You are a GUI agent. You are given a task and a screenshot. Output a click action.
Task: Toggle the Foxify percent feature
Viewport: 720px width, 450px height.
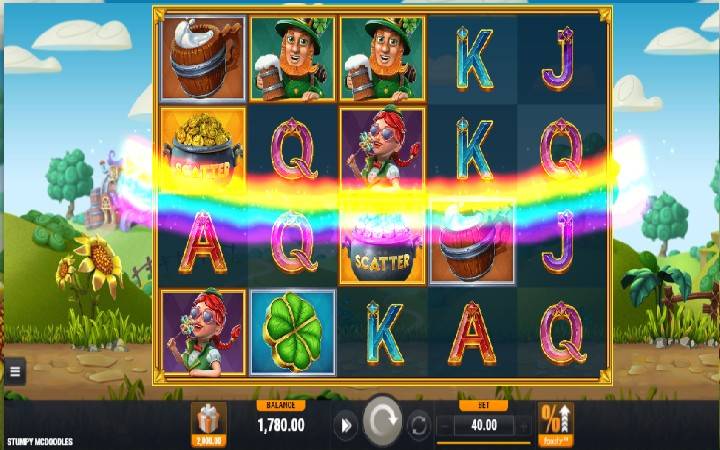pyautogui.click(x=555, y=423)
